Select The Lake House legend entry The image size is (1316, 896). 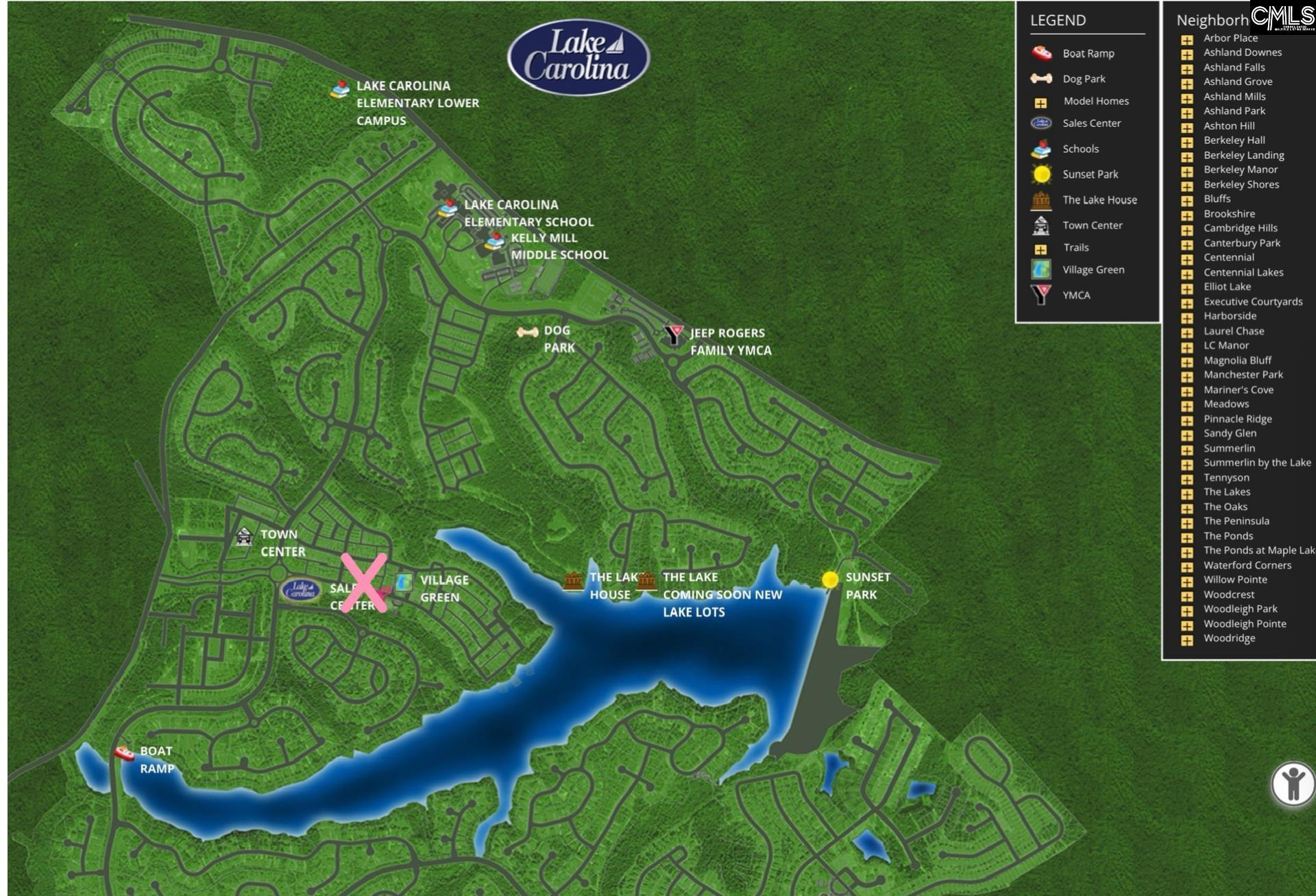point(1099,200)
